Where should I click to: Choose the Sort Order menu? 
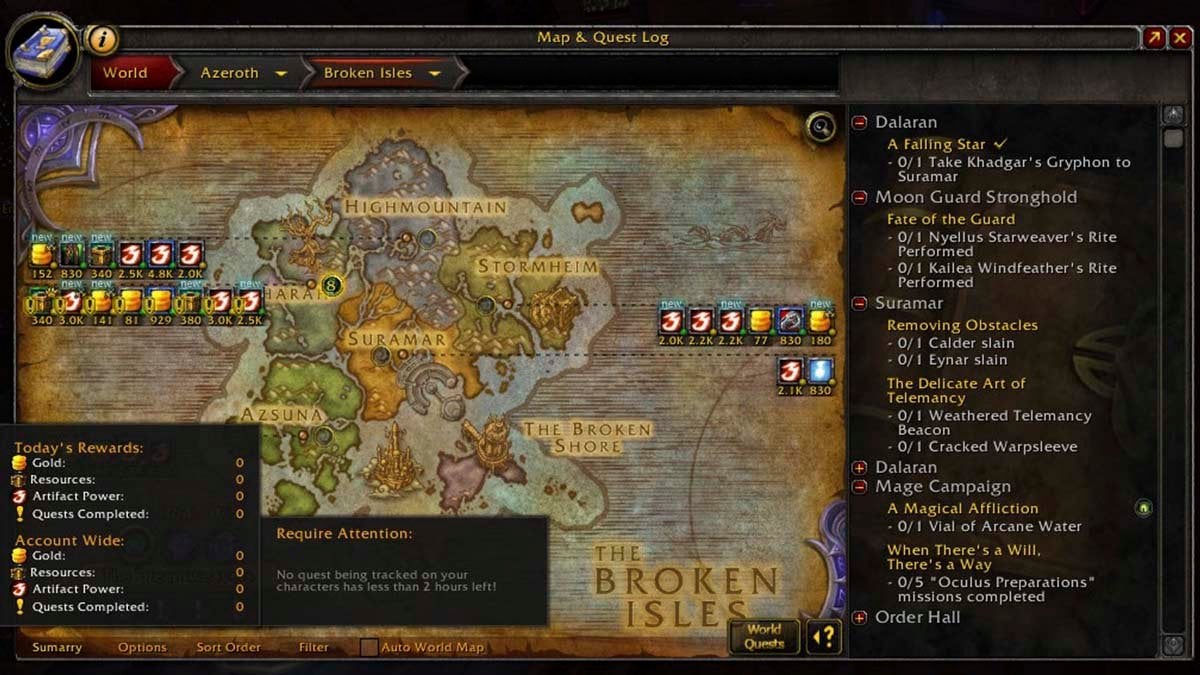pyautogui.click(x=228, y=647)
